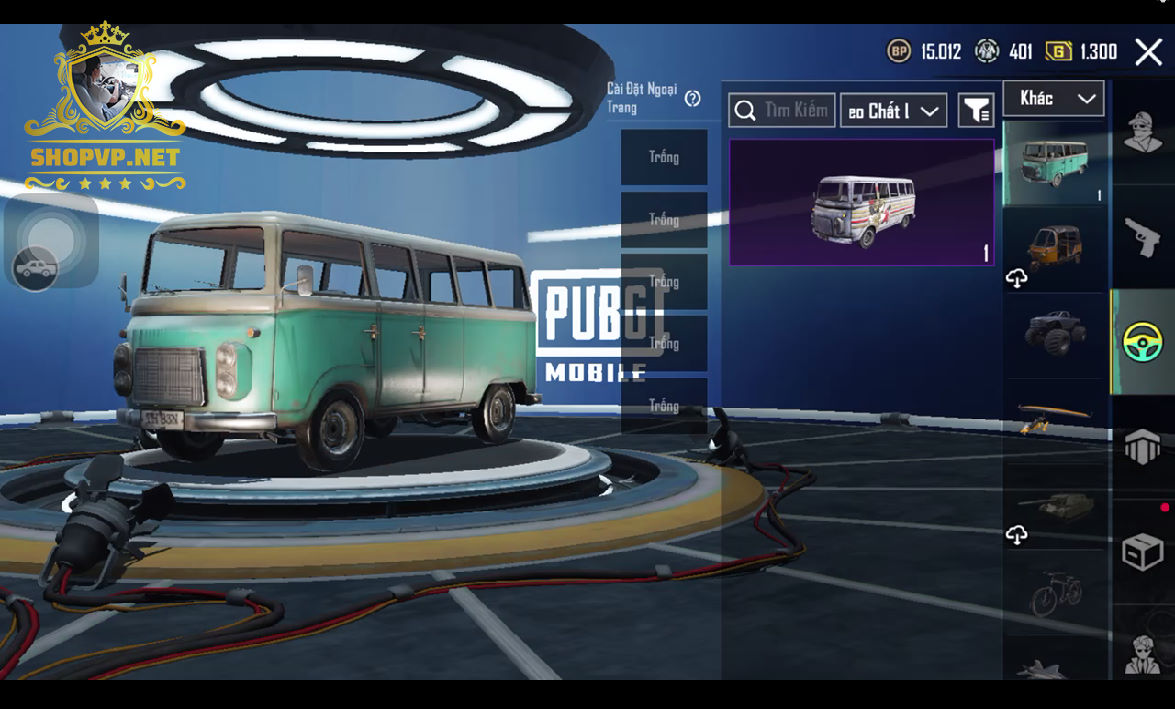The height and width of the screenshot is (709, 1175).
Task: Close the vehicle inventory screen
Action: point(1148,52)
